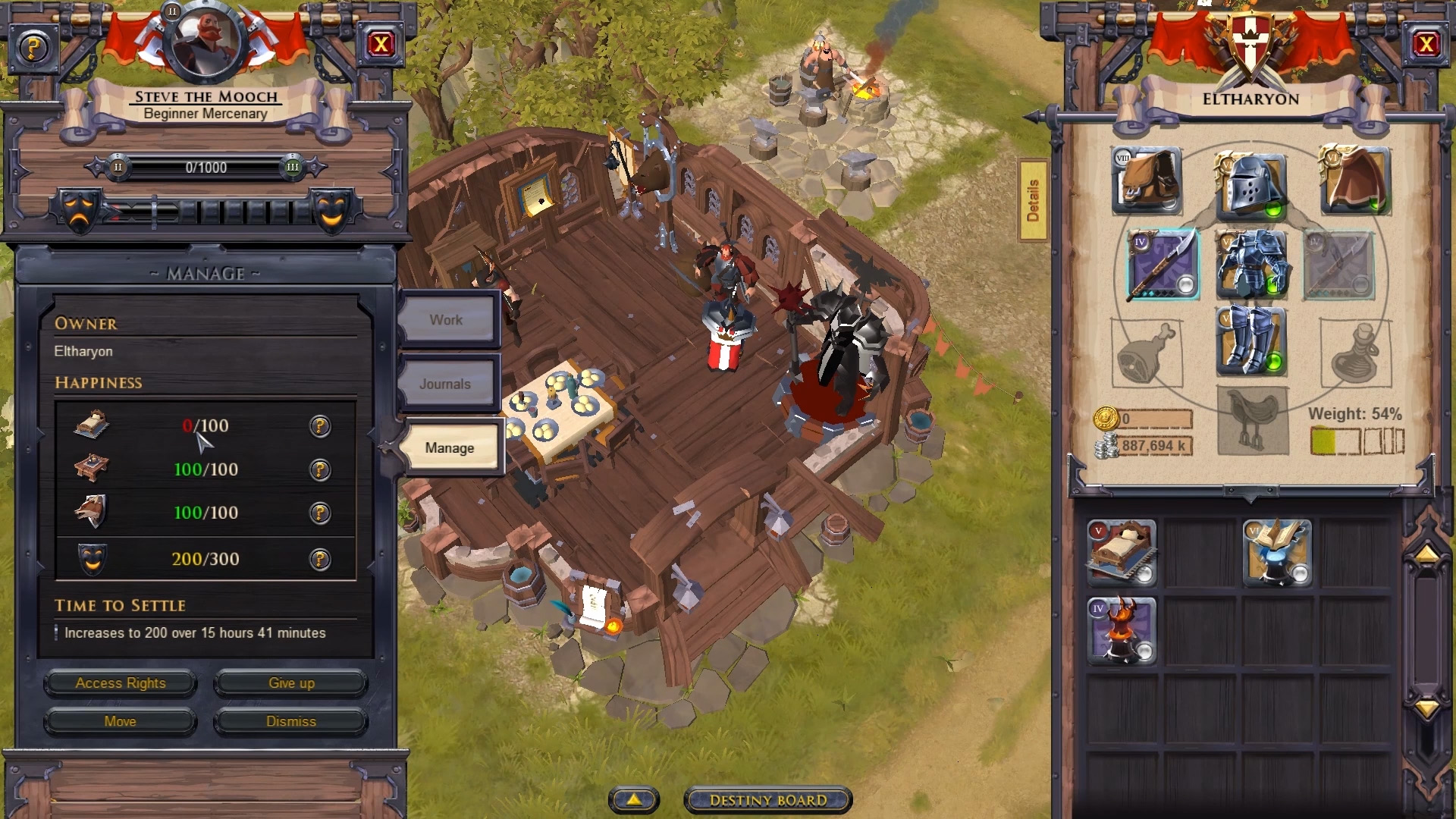This screenshot has height=819, width=1456.
Task: Select the equipped cape
Action: 1355,180
